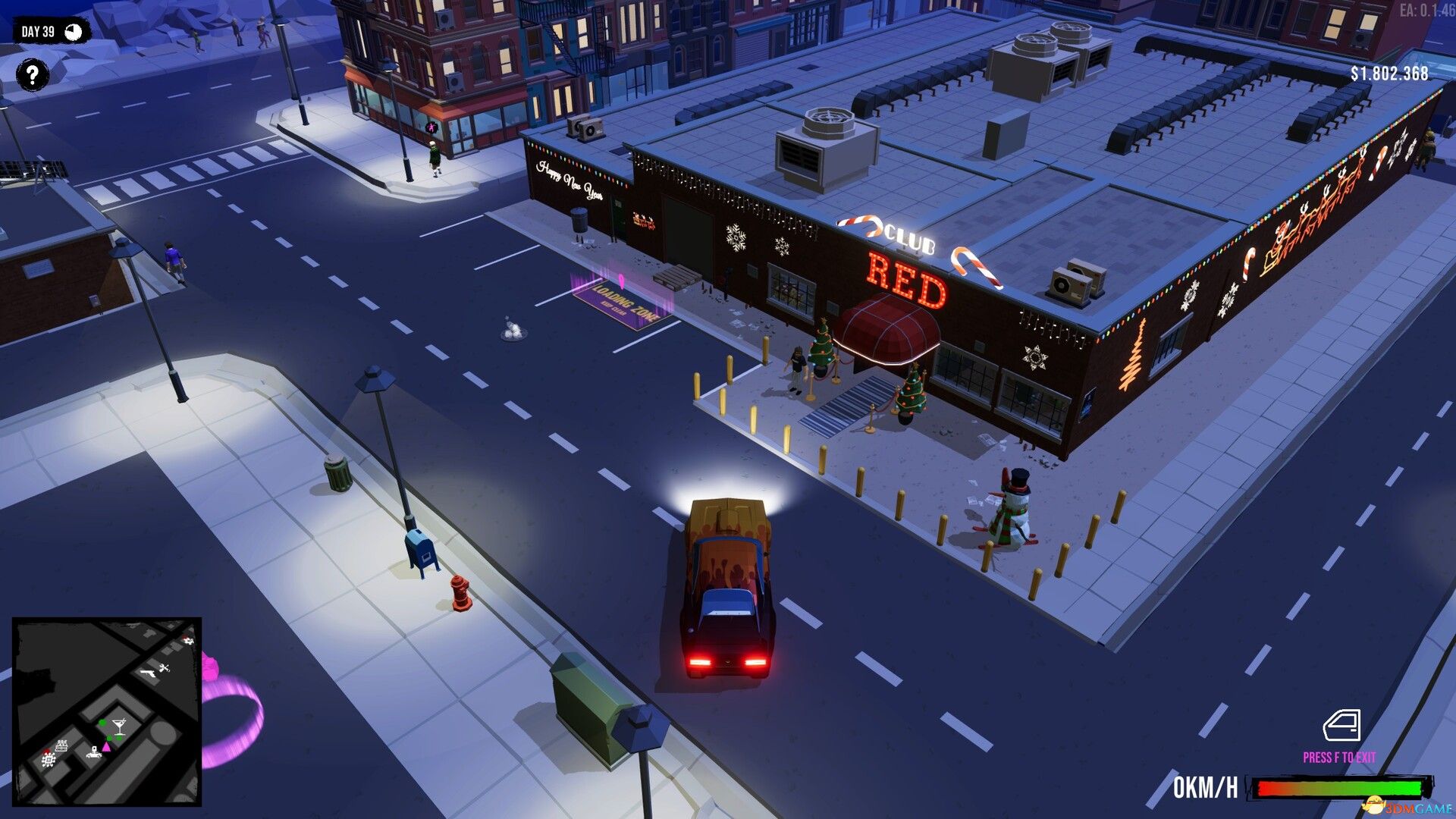1456x819 pixels.
Task: Click the clock icon beside DAY 39
Action: pos(73,32)
